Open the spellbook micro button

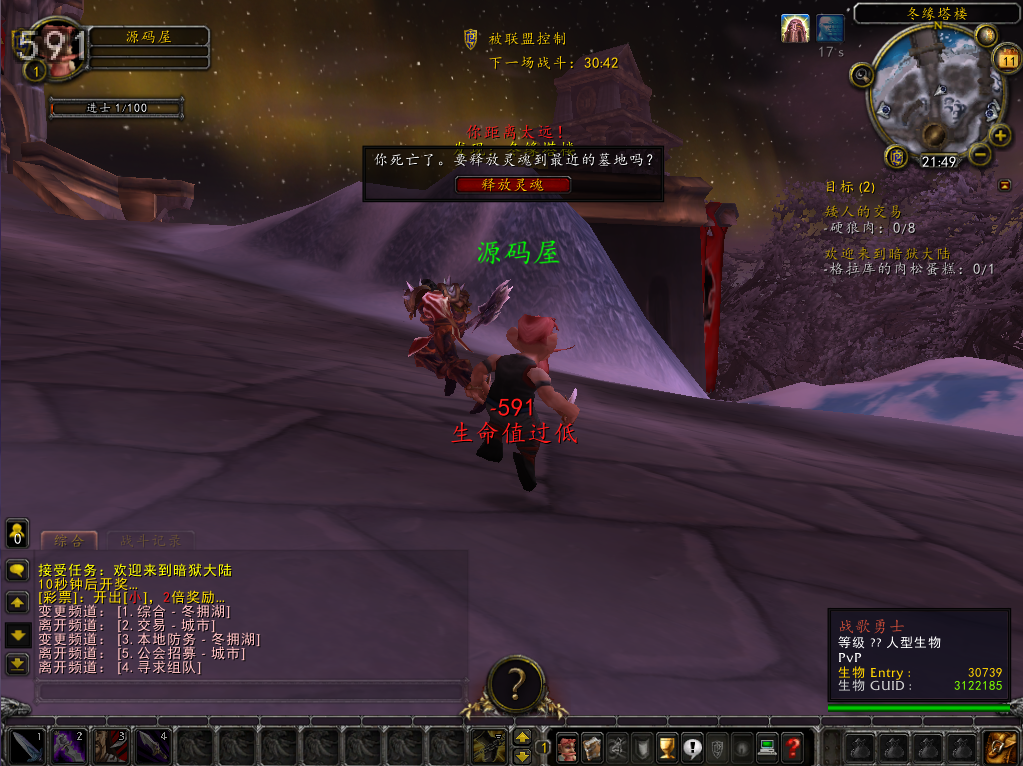pos(593,746)
